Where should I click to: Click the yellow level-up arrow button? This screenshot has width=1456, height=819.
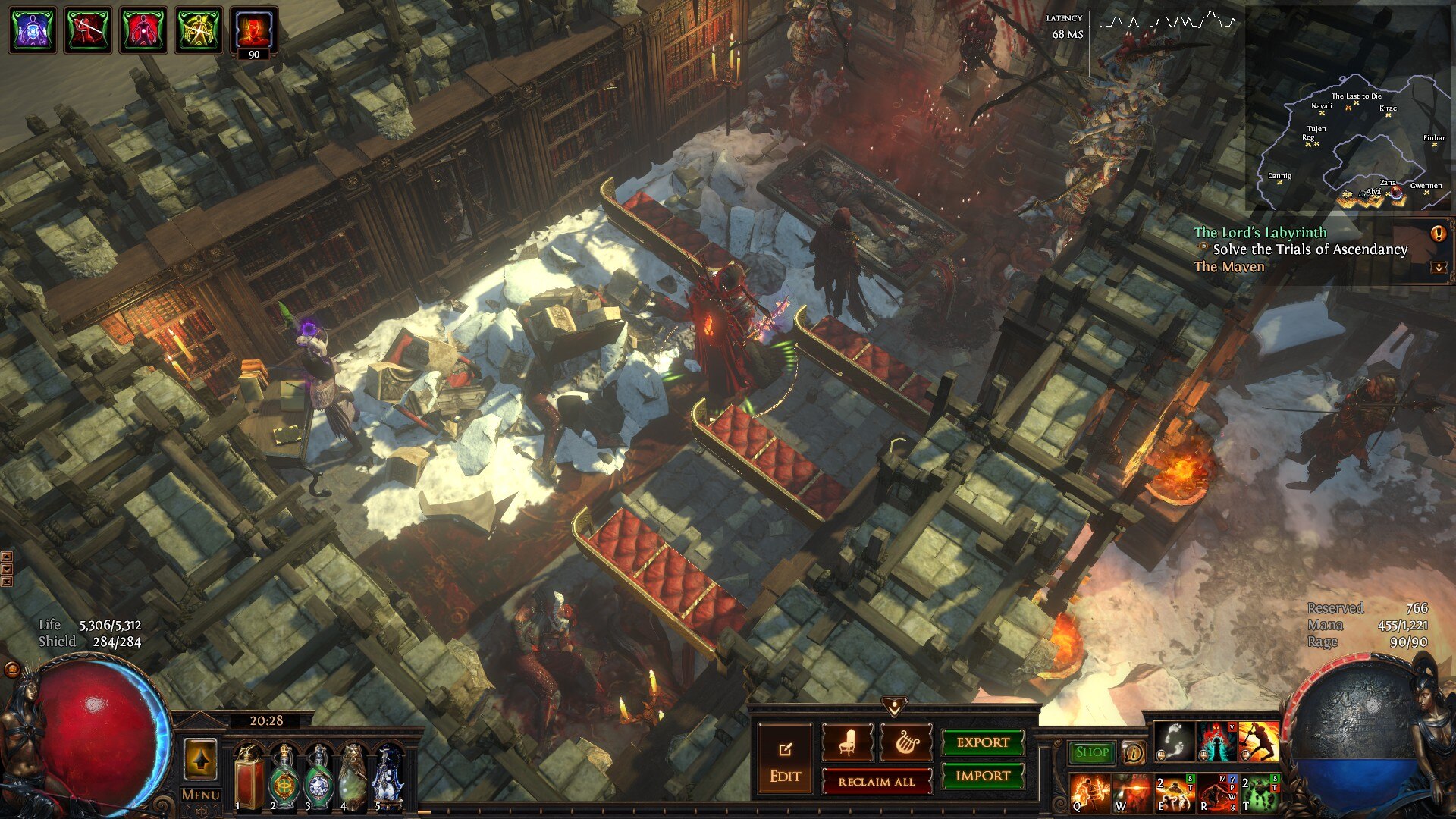(200, 759)
